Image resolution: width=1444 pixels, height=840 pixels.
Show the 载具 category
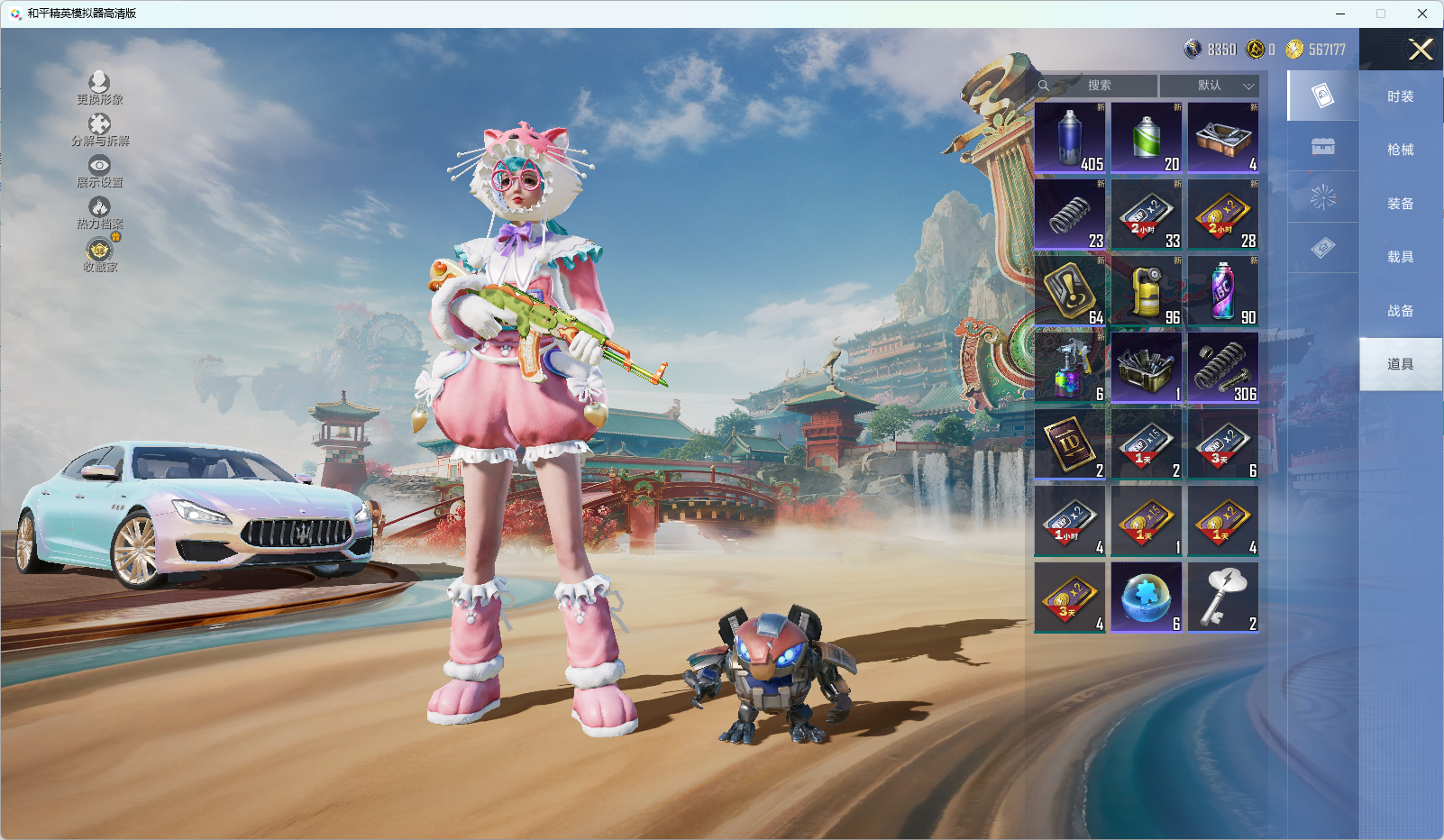point(1400,257)
